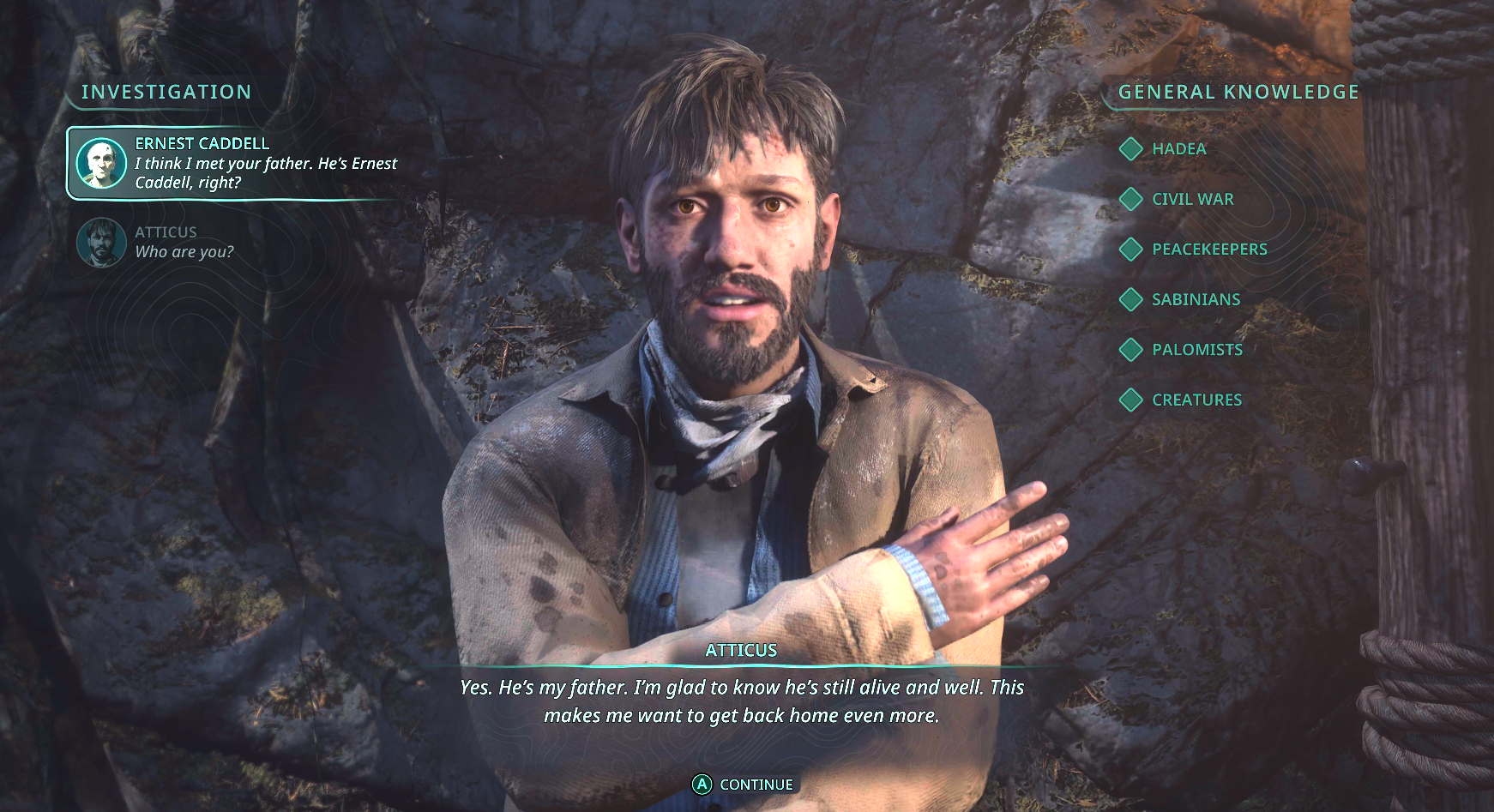Ask about Creatures

(1196, 400)
